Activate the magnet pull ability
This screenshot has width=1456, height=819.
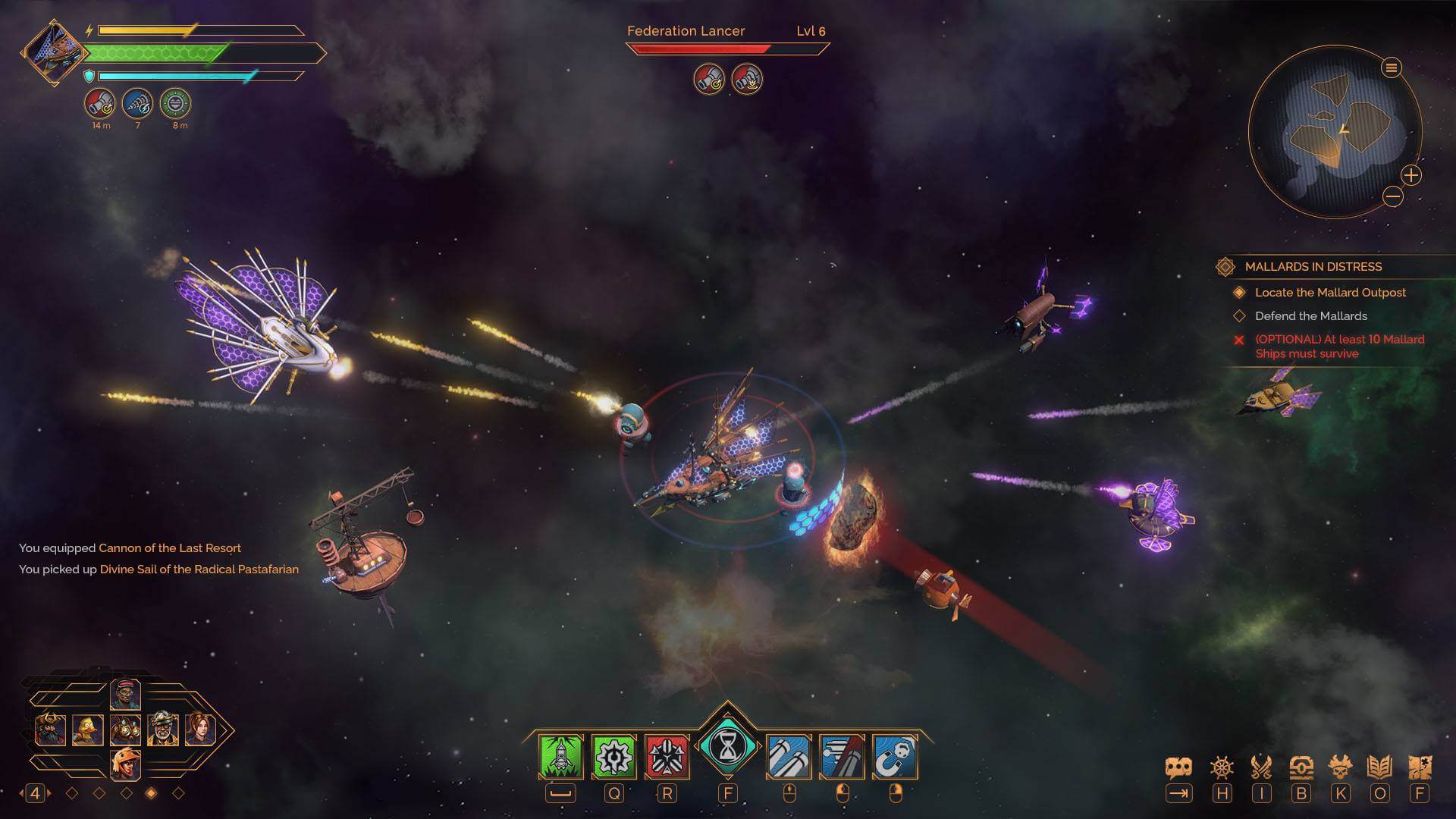click(895, 756)
